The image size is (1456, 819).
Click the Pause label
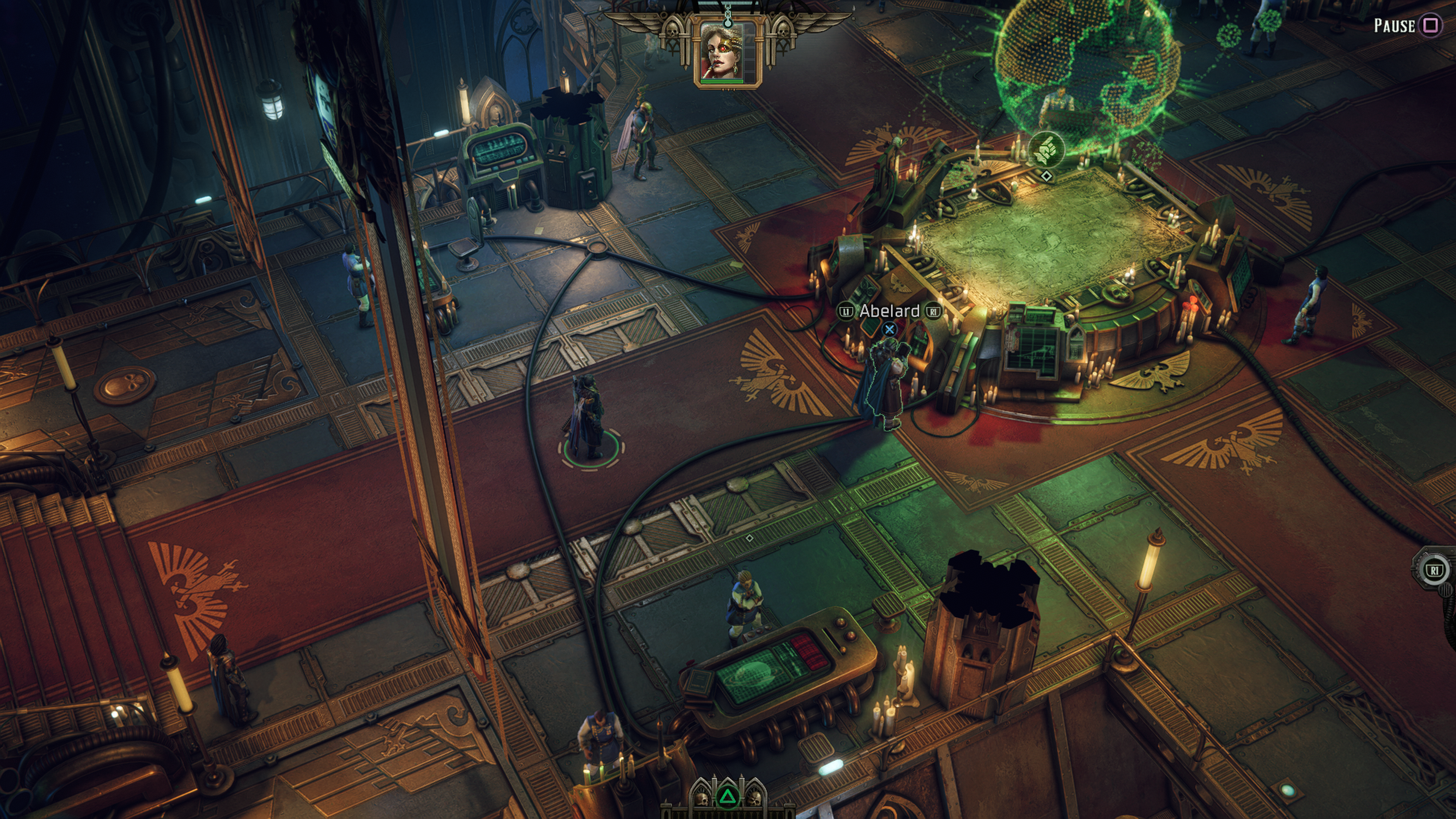click(x=1395, y=25)
